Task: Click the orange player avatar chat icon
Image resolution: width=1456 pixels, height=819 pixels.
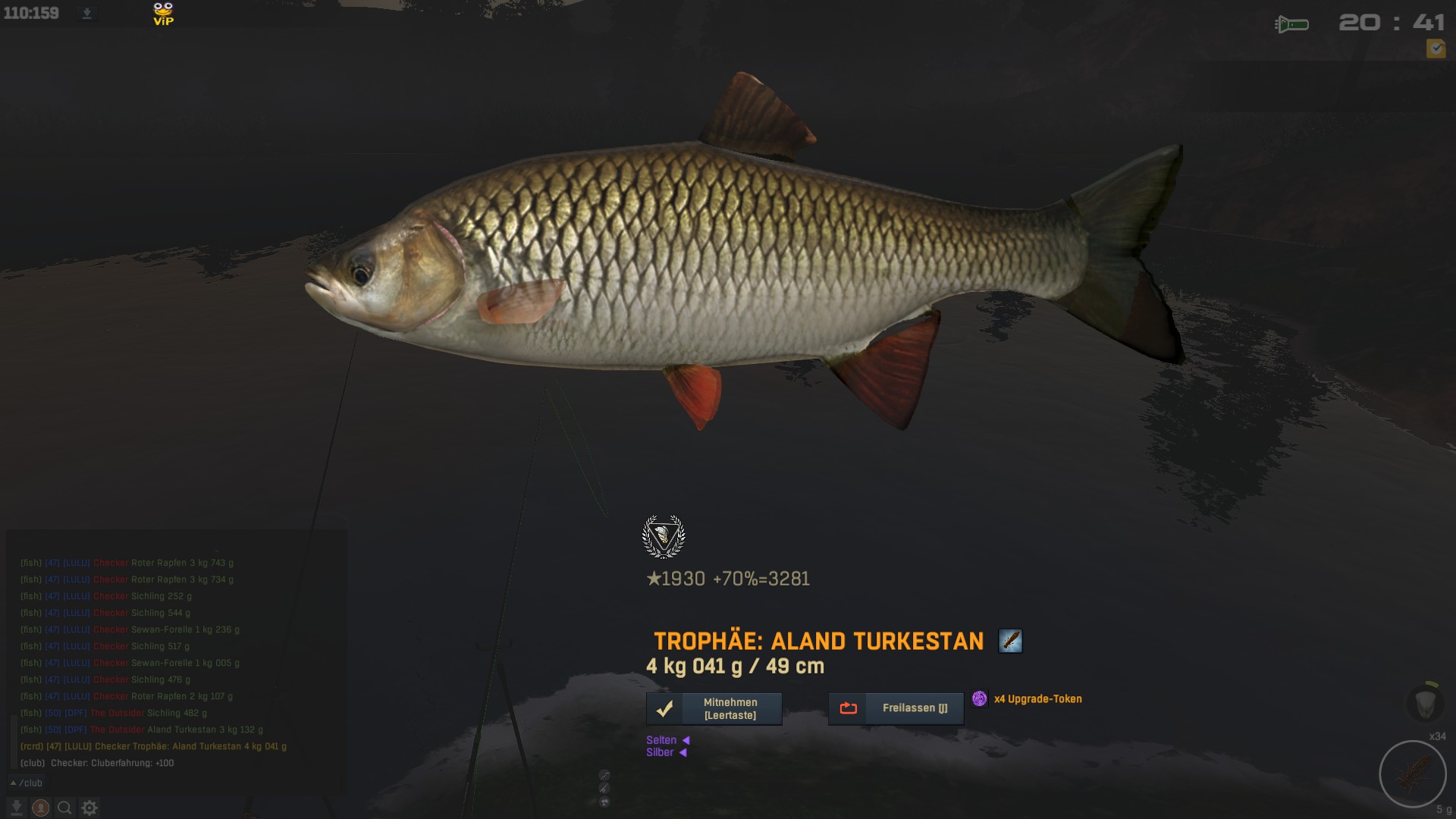Action: point(41,808)
